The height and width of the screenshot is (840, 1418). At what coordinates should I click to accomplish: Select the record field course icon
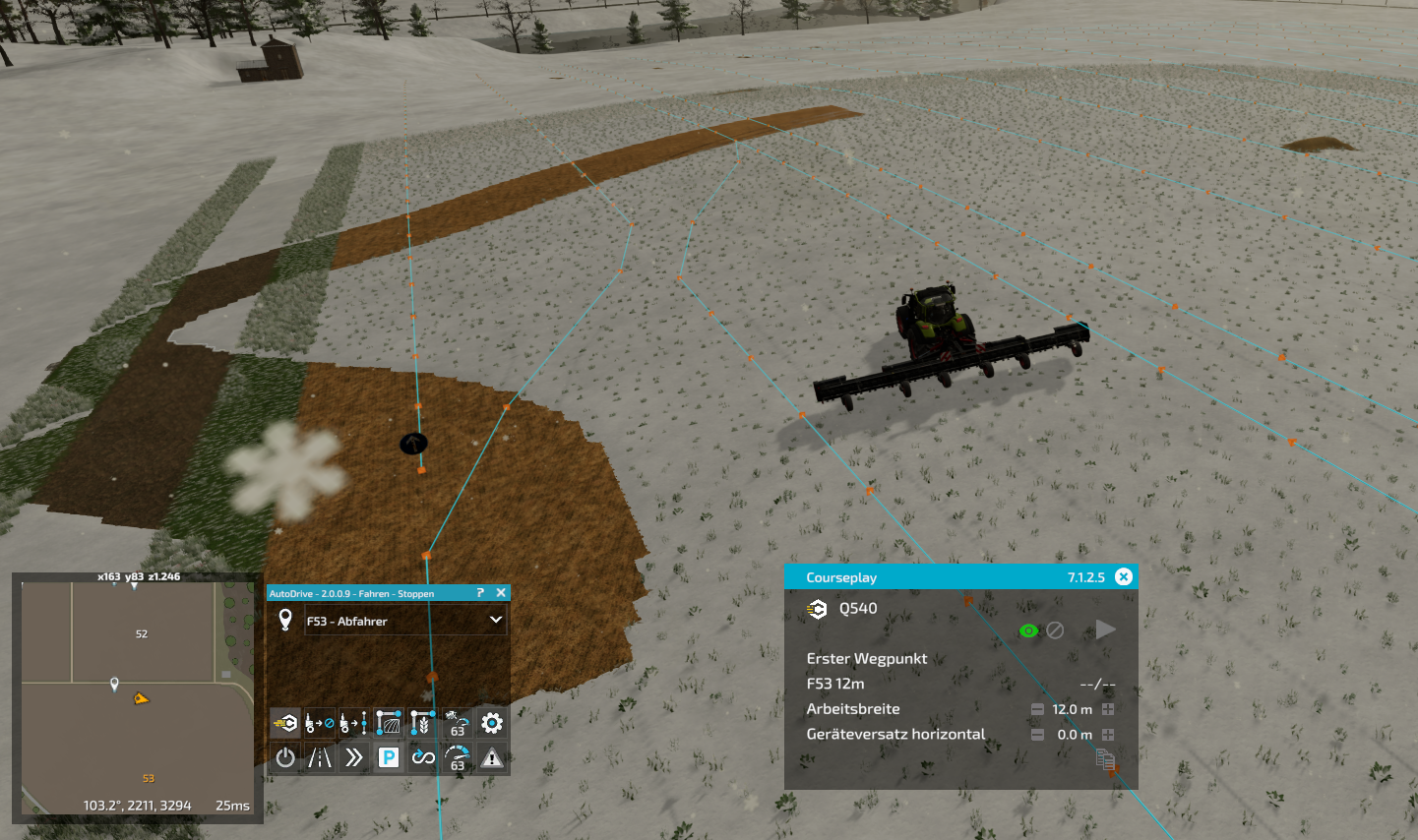388,723
